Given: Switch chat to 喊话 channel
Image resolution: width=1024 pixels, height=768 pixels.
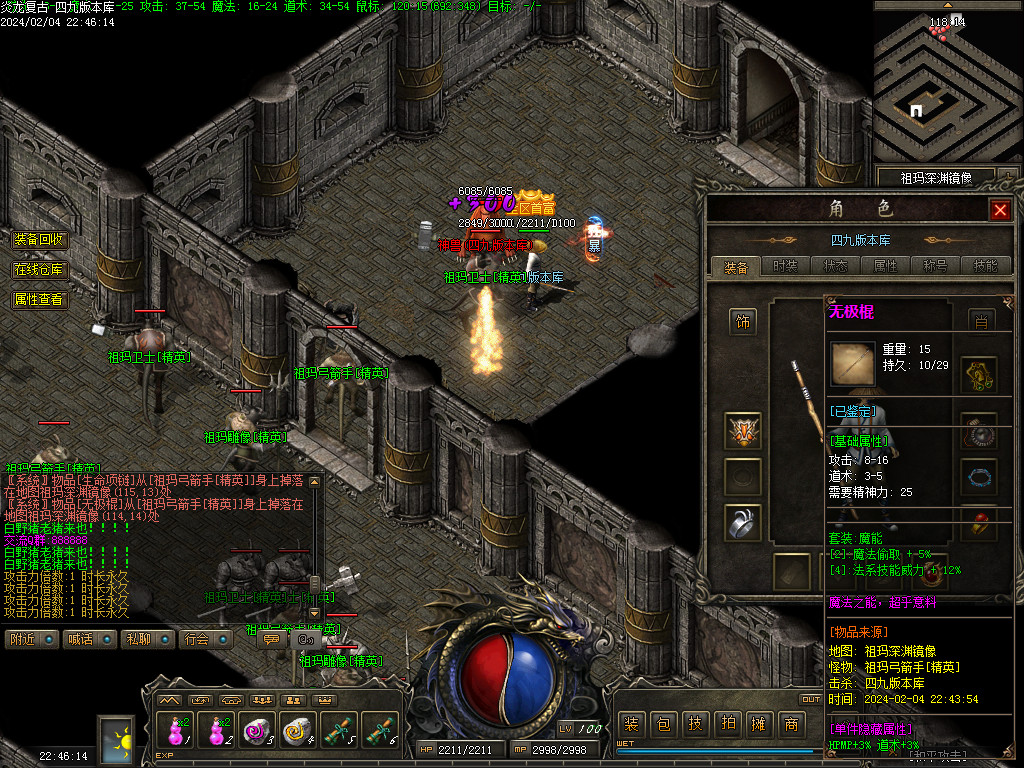Looking at the screenshot, I should tap(89, 639).
